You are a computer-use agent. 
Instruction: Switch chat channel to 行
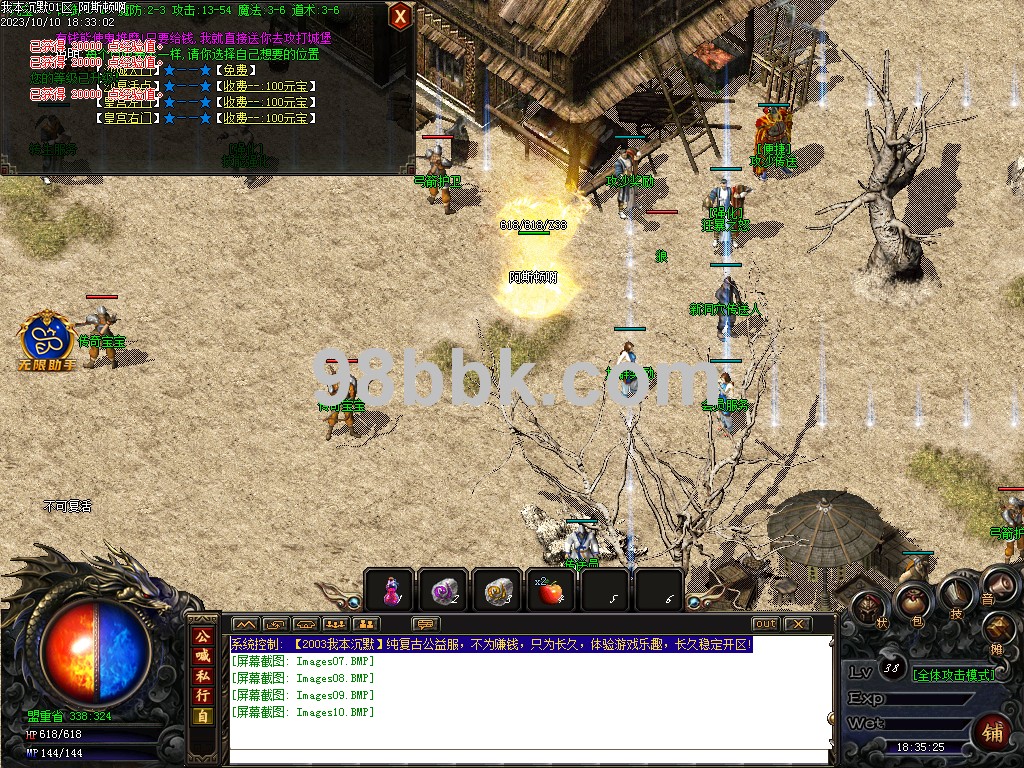[x=203, y=696]
